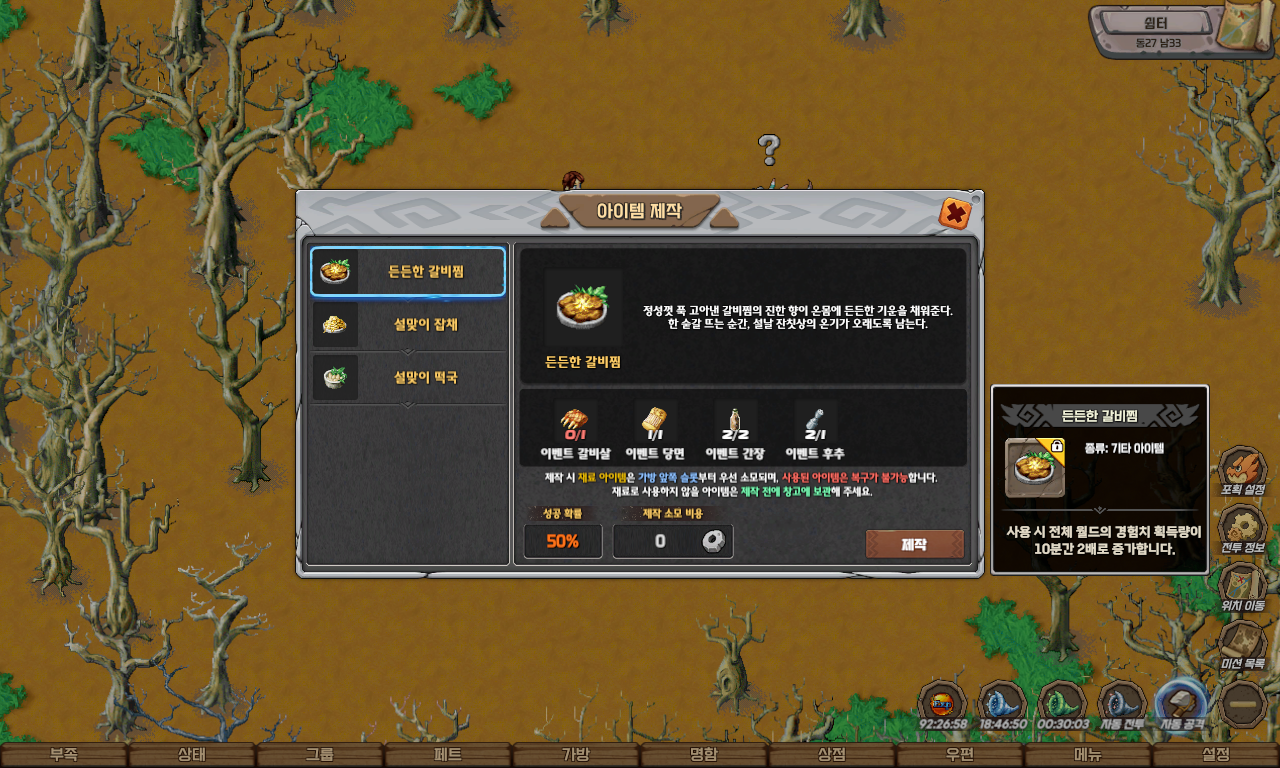This screenshot has height=768, width=1280.
Task: Open the 포획 설정 capture settings
Action: point(1242,470)
